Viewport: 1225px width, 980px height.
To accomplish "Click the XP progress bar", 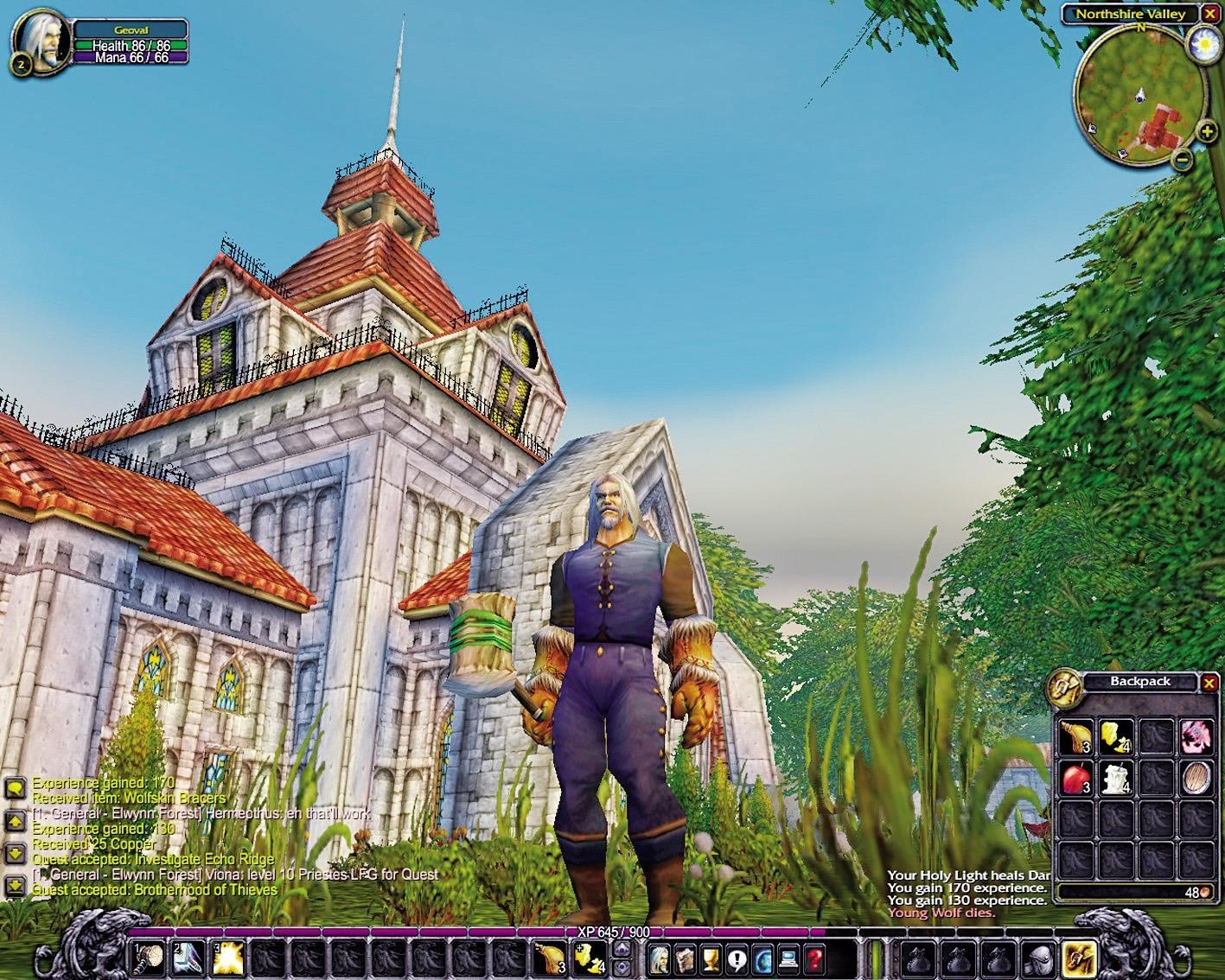I will click(614, 932).
